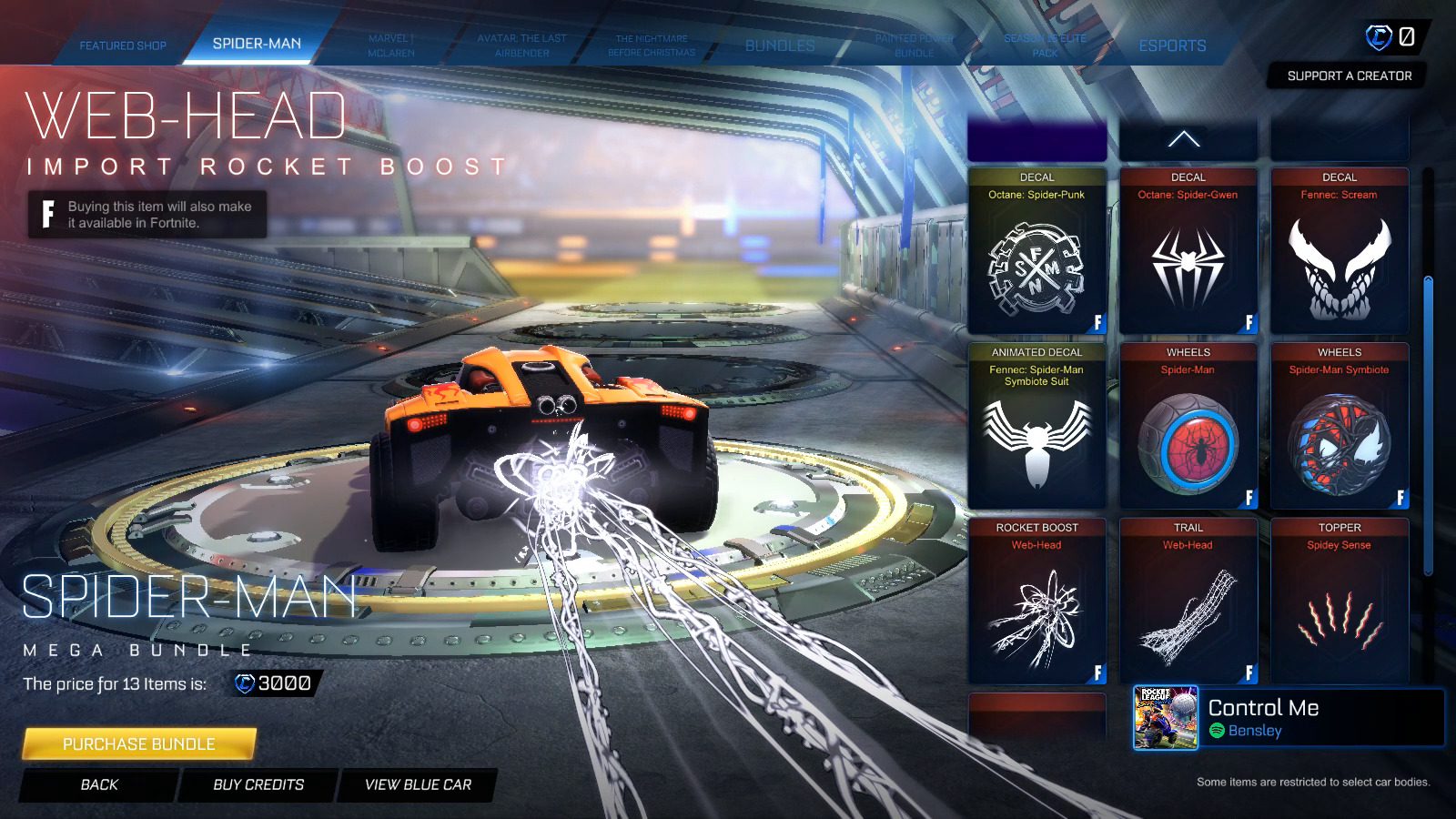Preview the Octane: Spider-Gwen decal
This screenshot has width=1456, height=819.
(x=1188, y=252)
